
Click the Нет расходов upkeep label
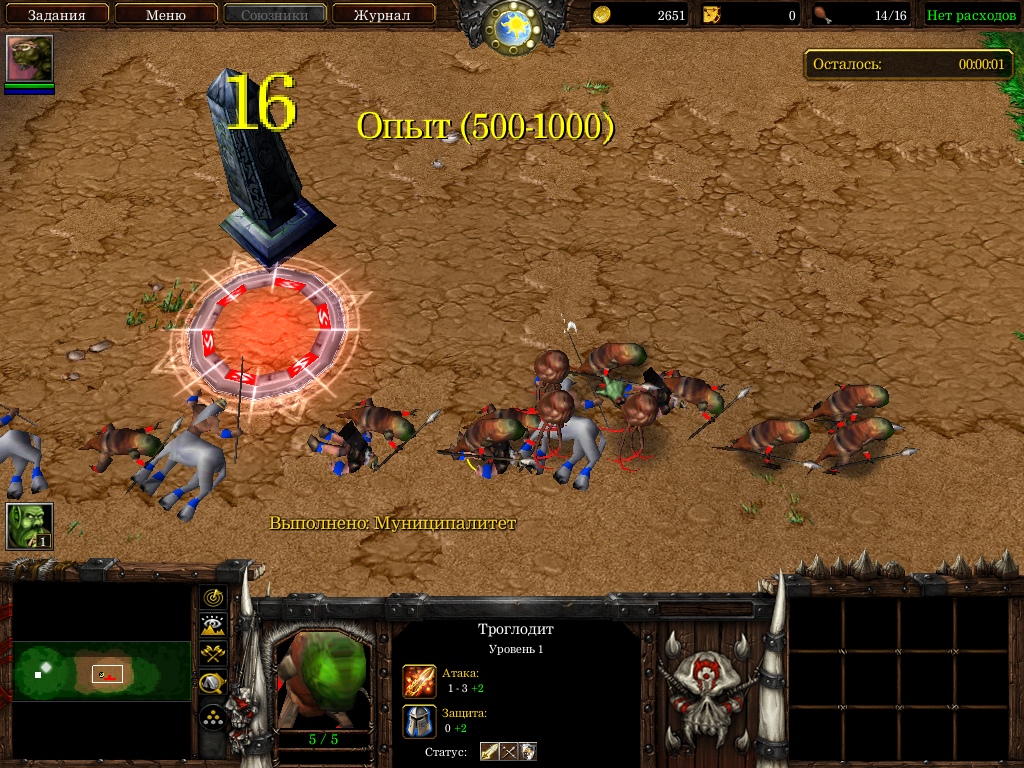971,15
